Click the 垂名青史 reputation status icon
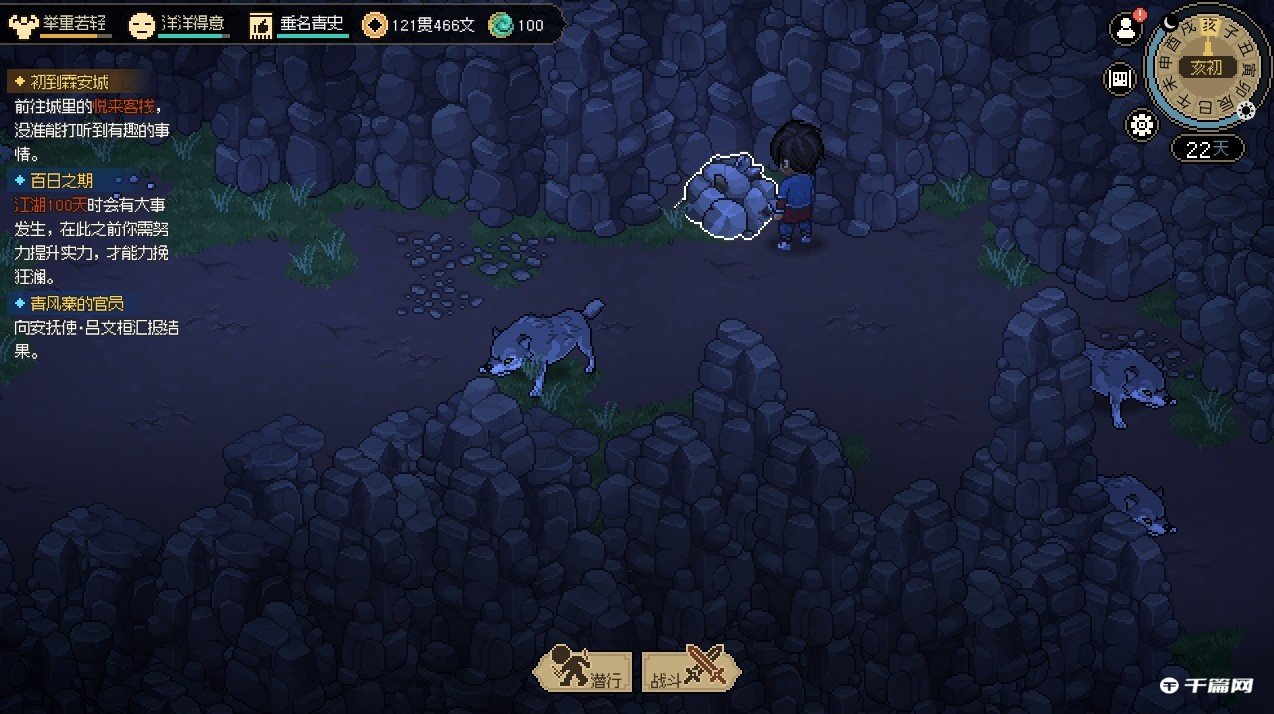Image resolution: width=1274 pixels, height=714 pixels. click(x=260, y=24)
